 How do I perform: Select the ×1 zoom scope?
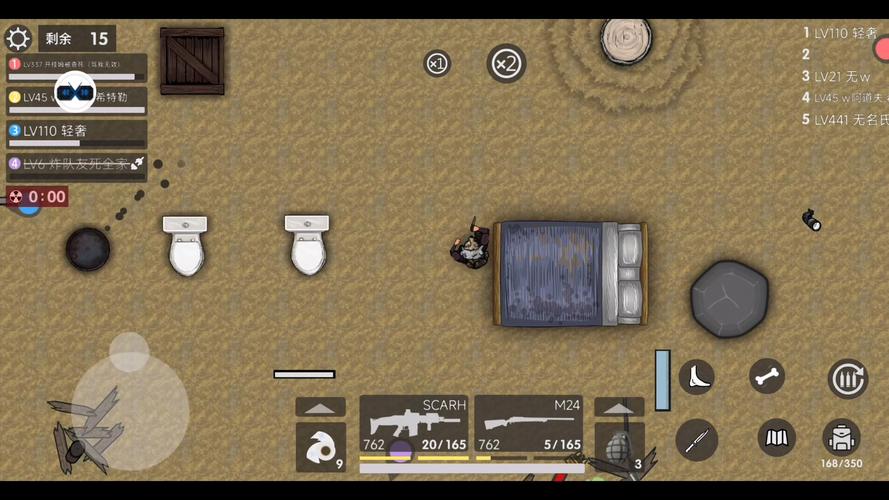pyautogui.click(x=437, y=64)
